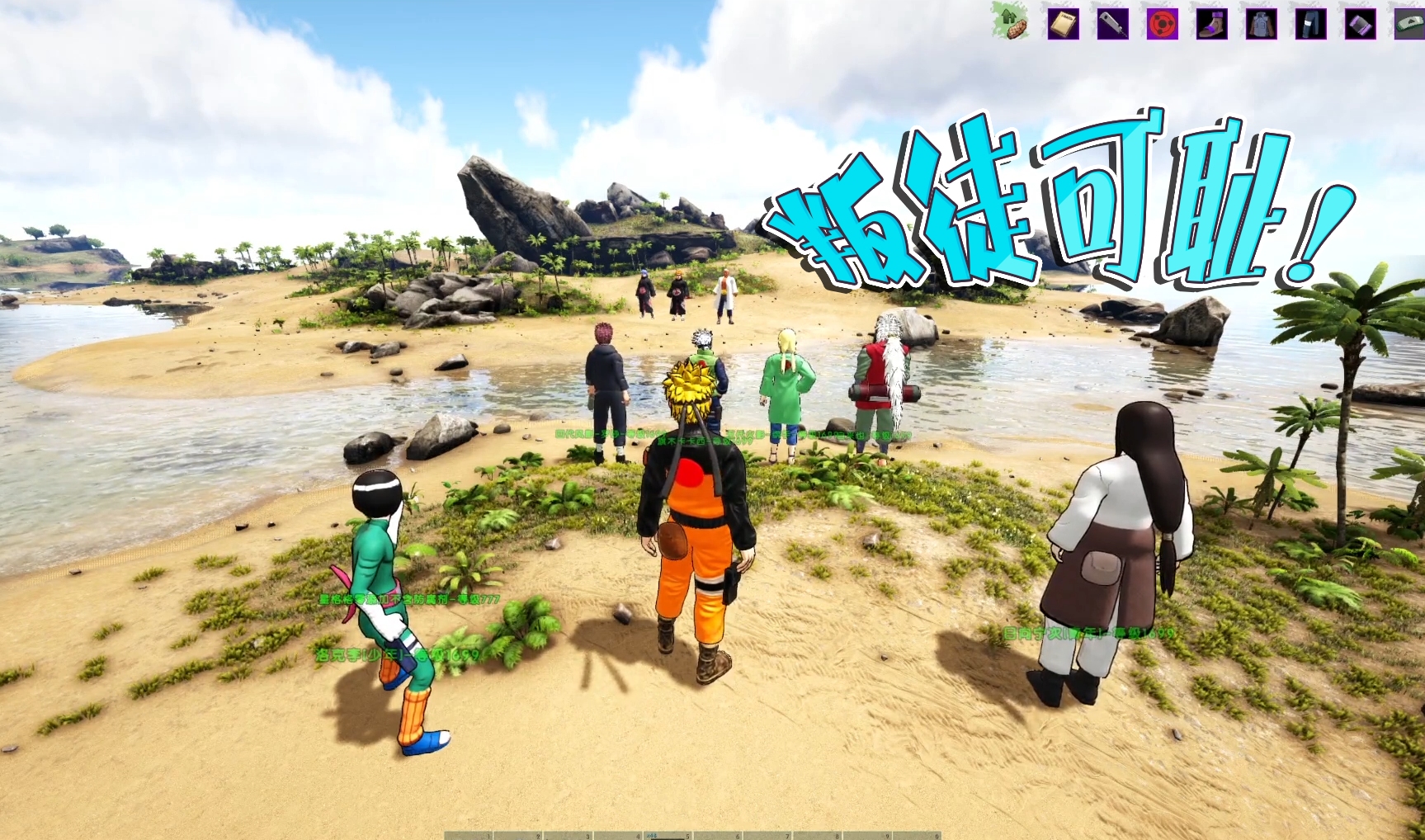Click the grey blade weapon icon
This screenshot has height=840, width=1425.
point(1112,24)
